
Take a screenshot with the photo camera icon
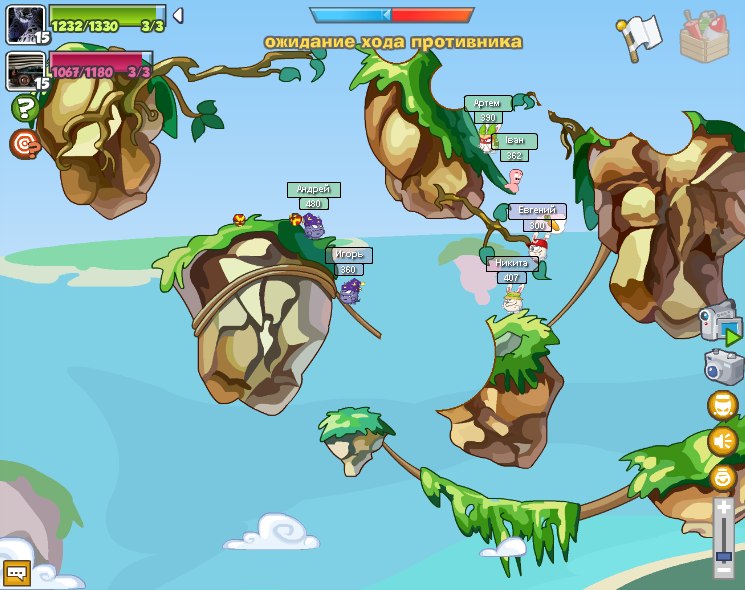click(723, 366)
